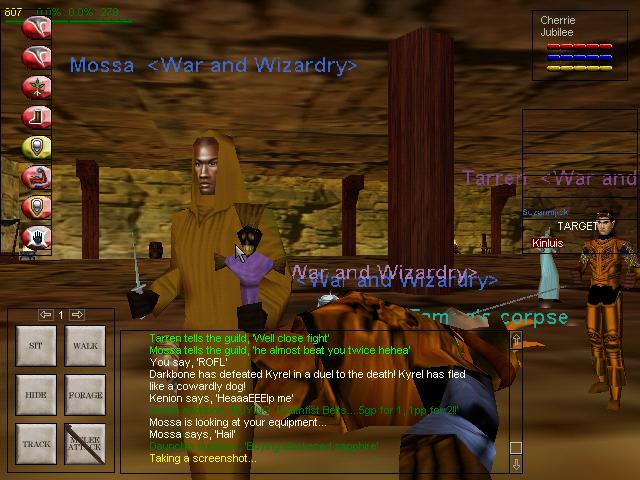Go to previous hotbutton page arrow
The image size is (640, 480).
(45, 315)
